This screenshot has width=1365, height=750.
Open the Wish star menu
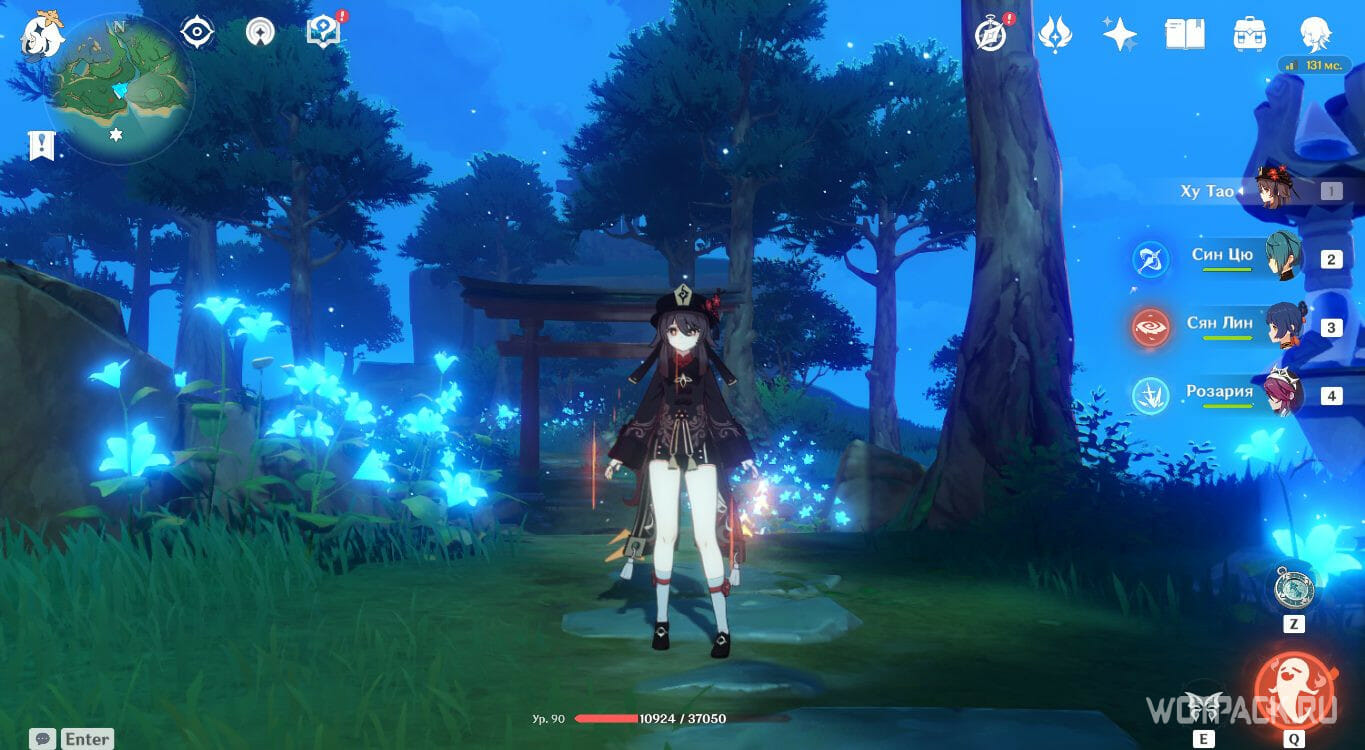(1121, 32)
